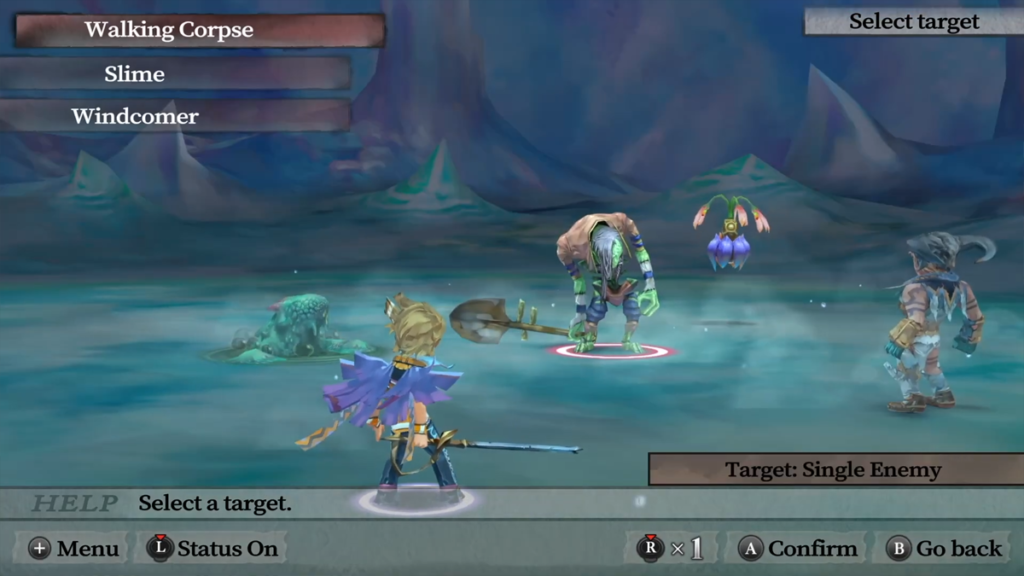This screenshot has width=1024, height=576.
Task: Go back to the previous command
Action: tap(945, 548)
